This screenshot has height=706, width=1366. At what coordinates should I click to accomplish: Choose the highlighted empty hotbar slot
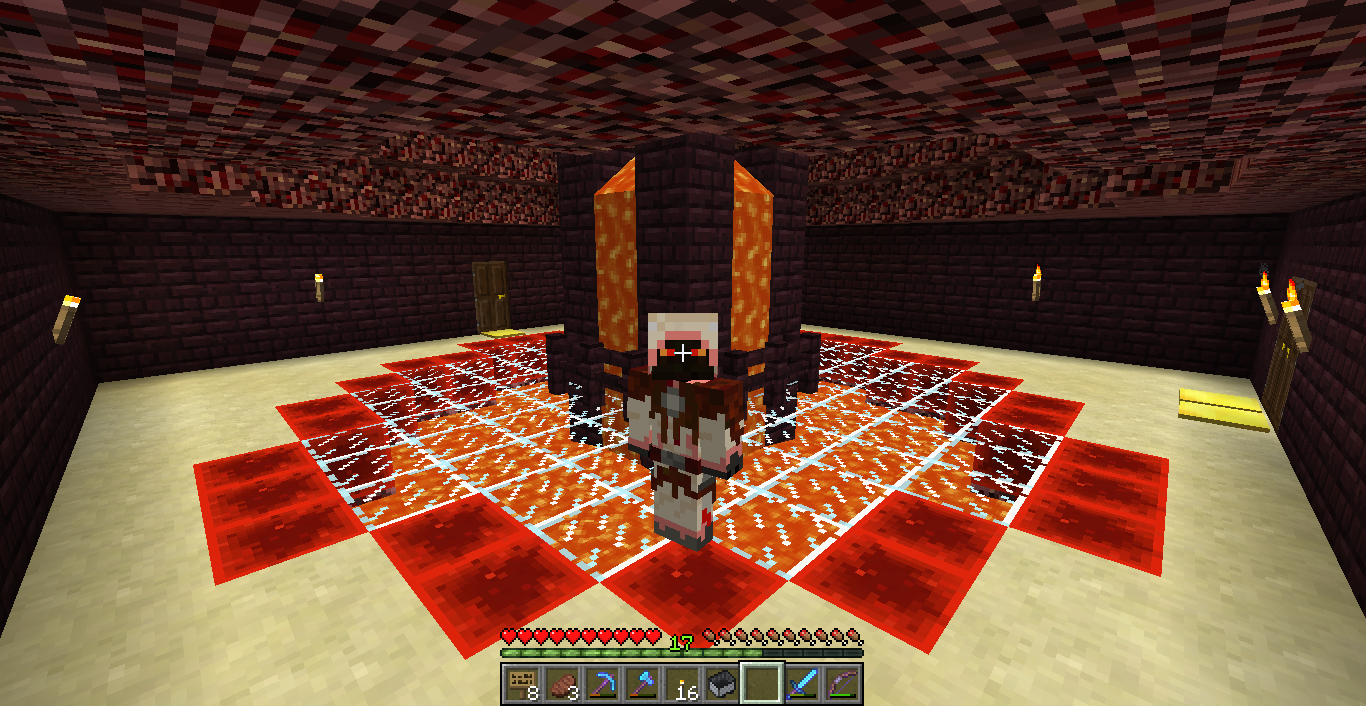(x=762, y=684)
